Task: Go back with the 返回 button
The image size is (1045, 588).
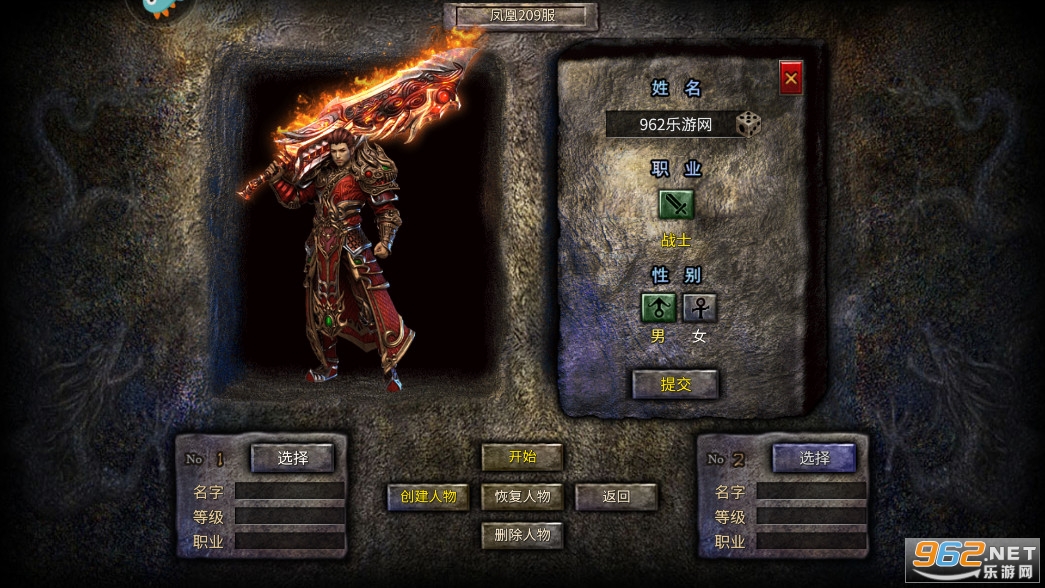Action: (x=616, y=496)
